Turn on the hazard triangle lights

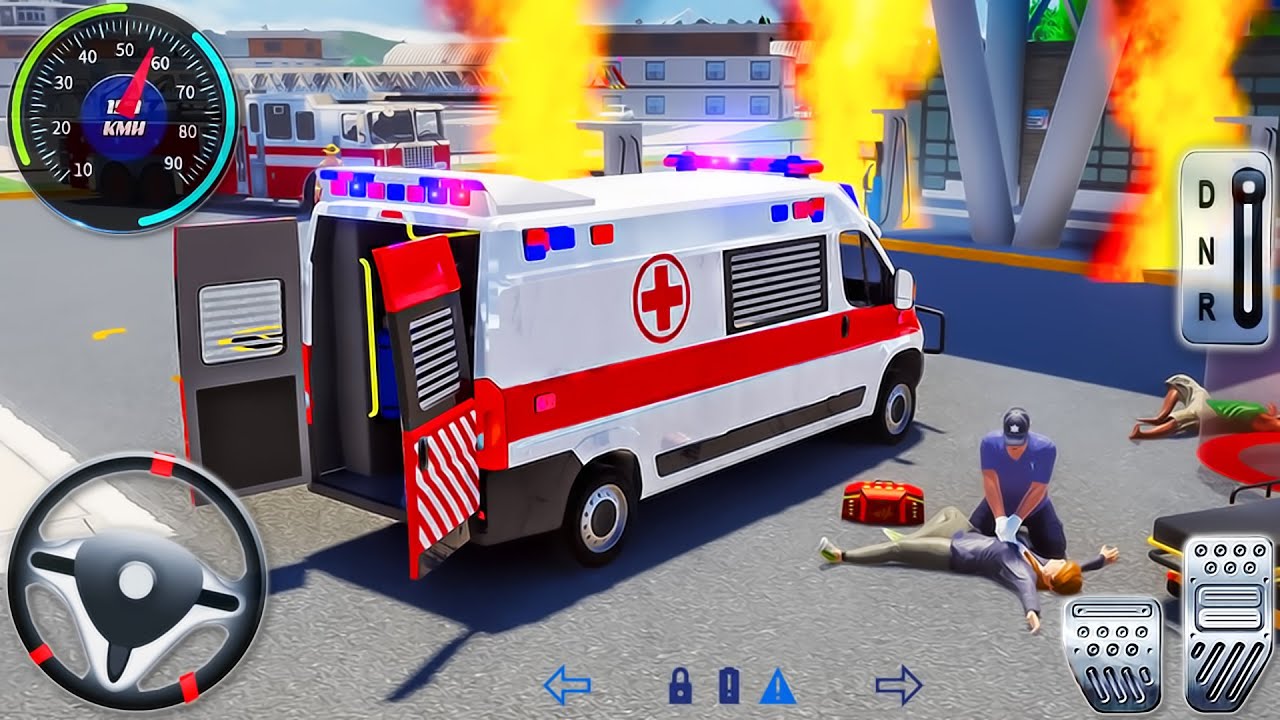tap(777, 686)
